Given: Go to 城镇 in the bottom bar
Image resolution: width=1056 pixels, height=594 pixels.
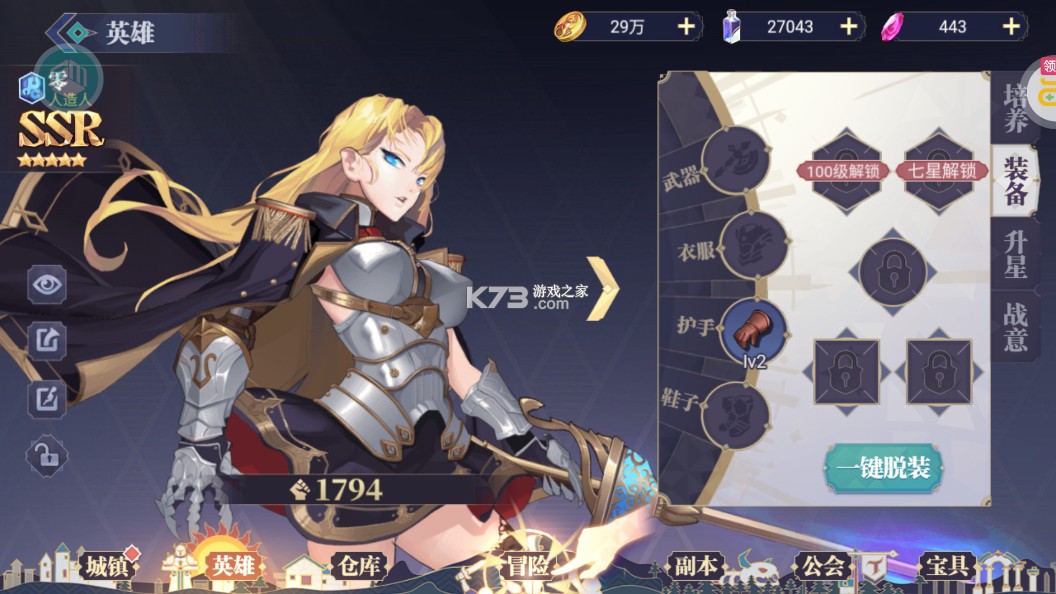Looking at the screenshot, I should [x=104, y=566].
